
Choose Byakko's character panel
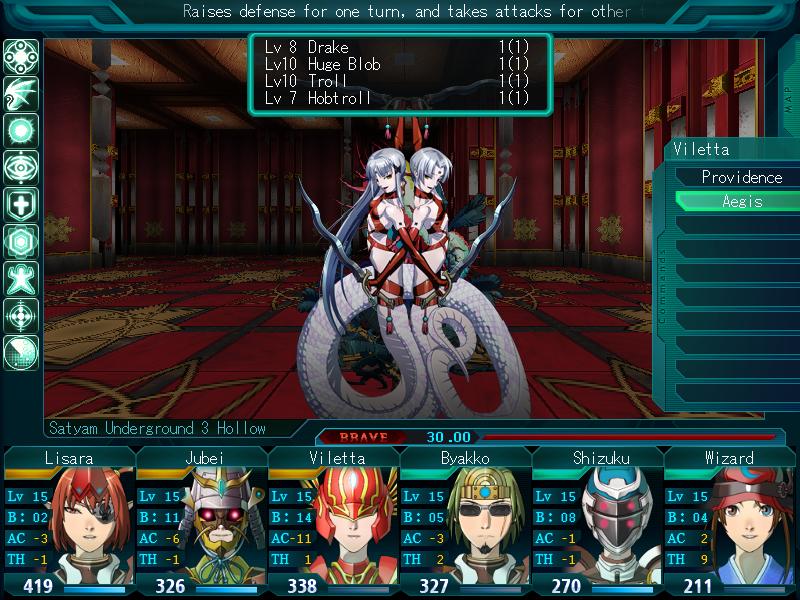click(466, 522)
